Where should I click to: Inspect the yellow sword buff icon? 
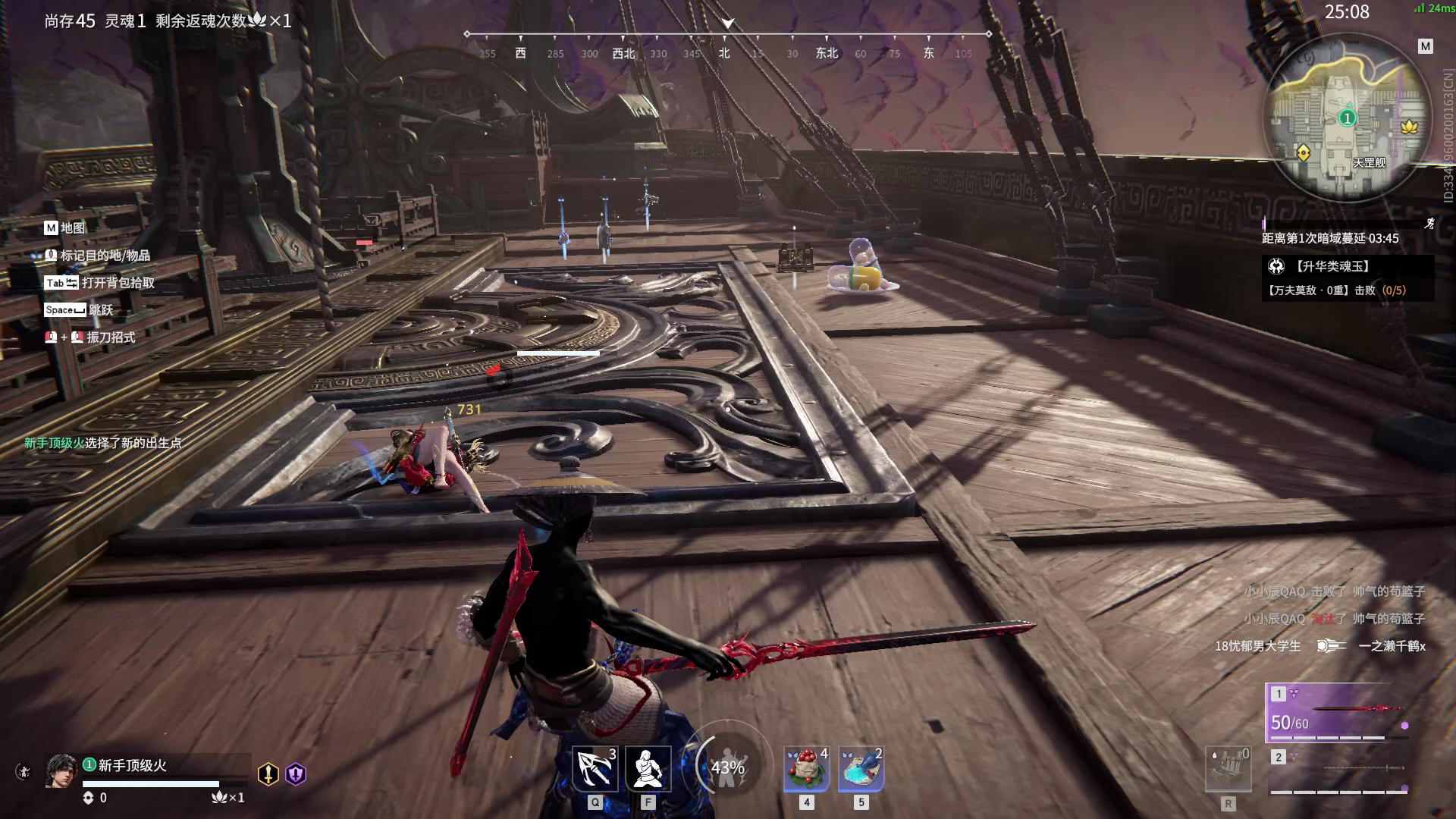pyautogui.click(x=268, y=773)
